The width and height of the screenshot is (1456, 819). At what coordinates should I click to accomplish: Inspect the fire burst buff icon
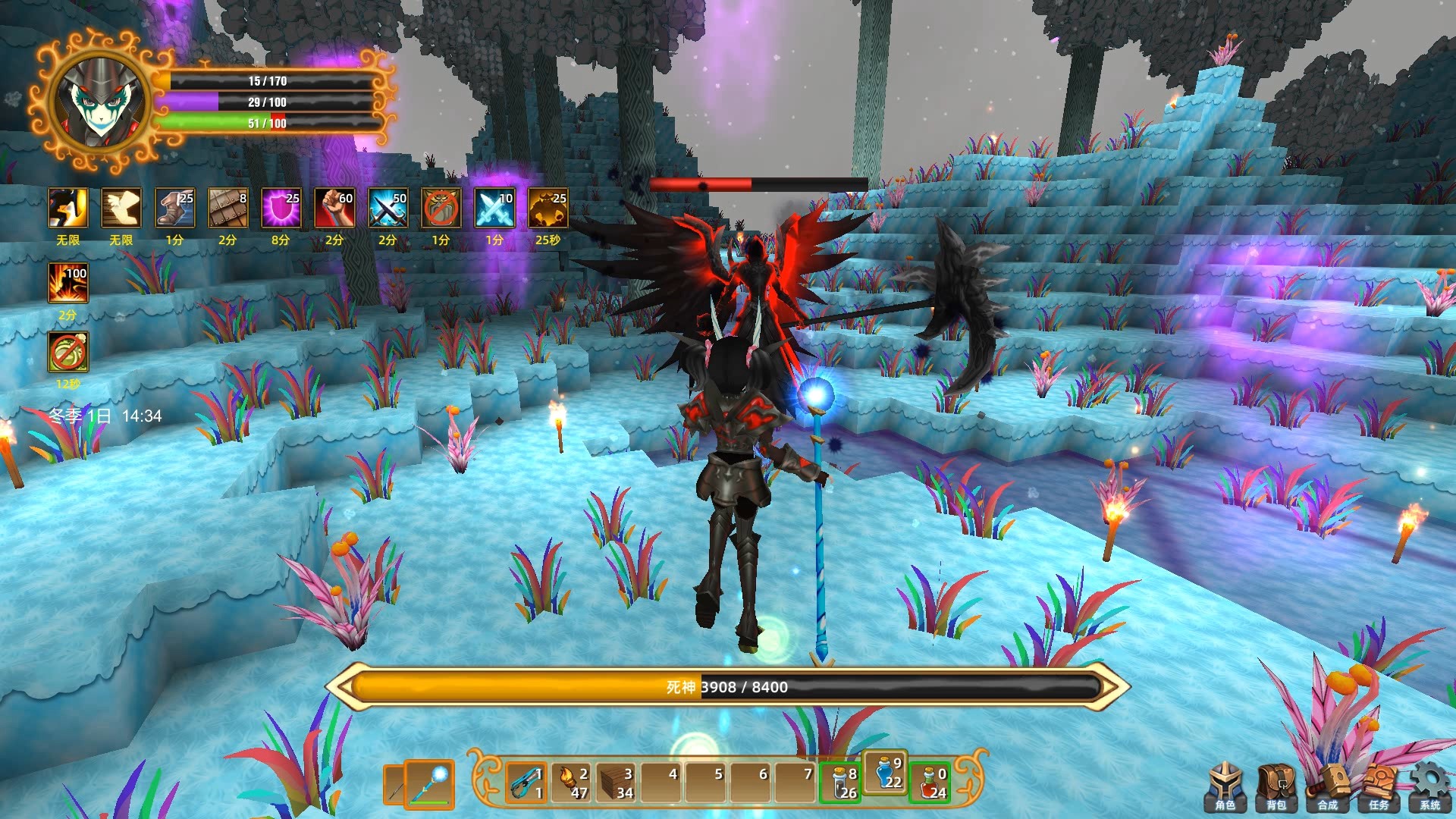click(68, 283)
